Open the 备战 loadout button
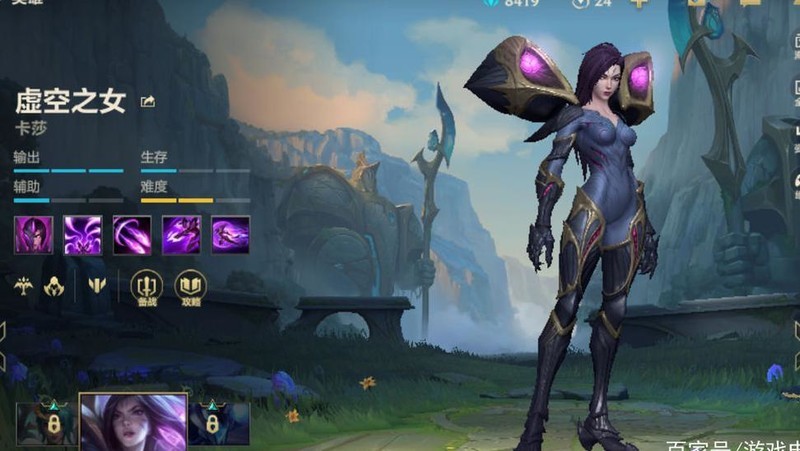 click(146, 287)
